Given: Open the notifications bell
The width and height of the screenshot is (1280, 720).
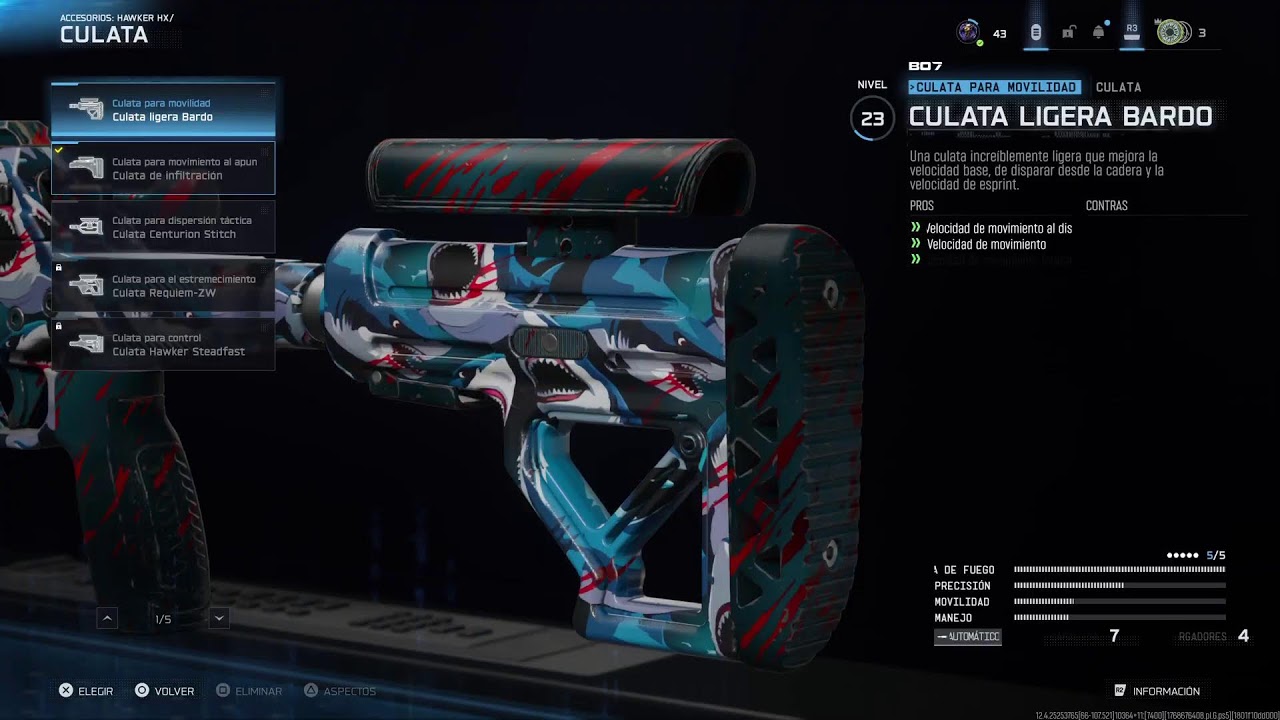Looking at the screenshot, I should (1099, 32).
